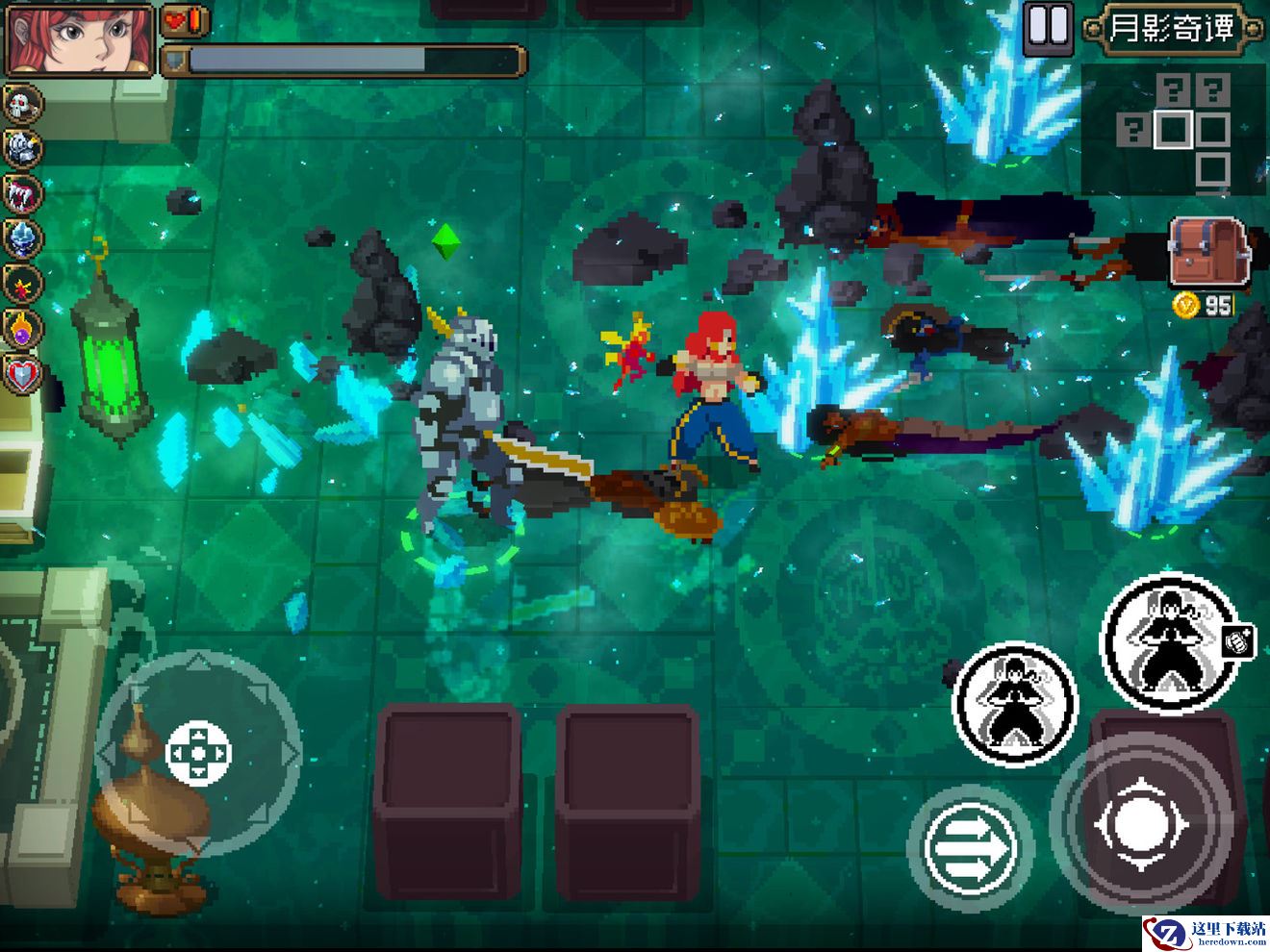The image size is (1270, 952).
Task: Tap the virtual movement joystick
Action: [x=198, y=752]
